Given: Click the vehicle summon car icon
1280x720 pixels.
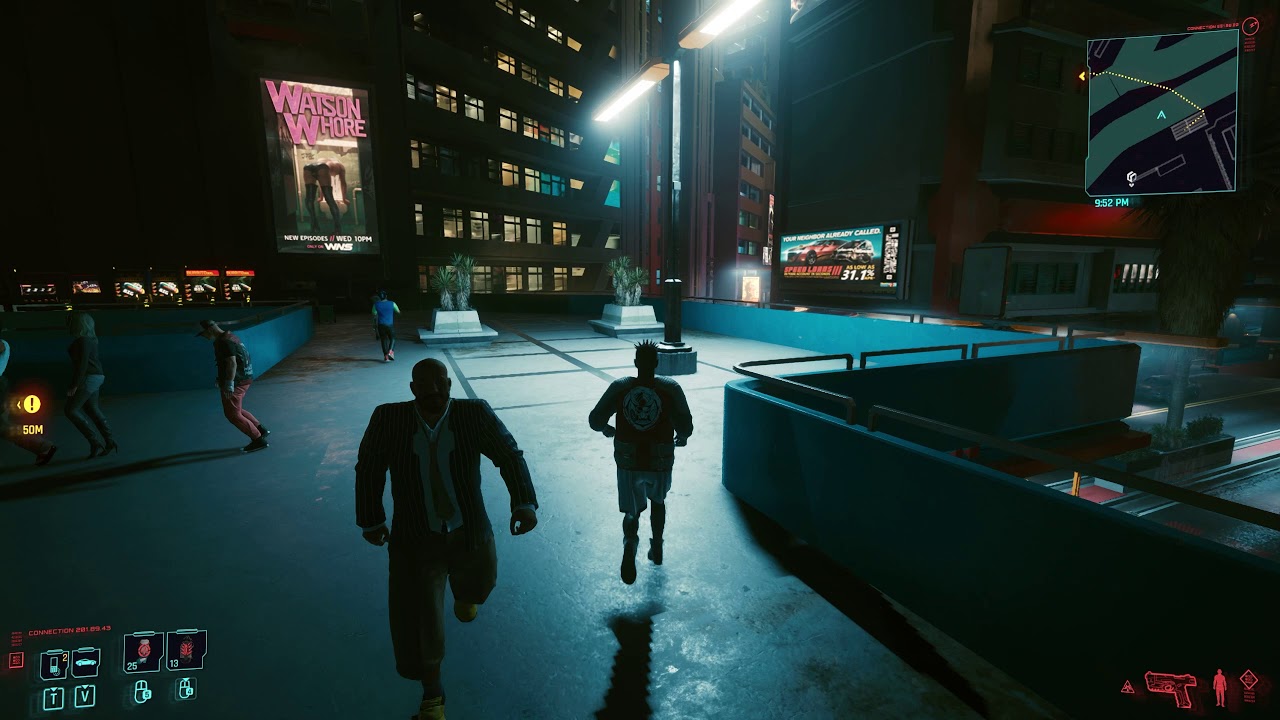Looking at the screenshot, I should tap(86, 663).
